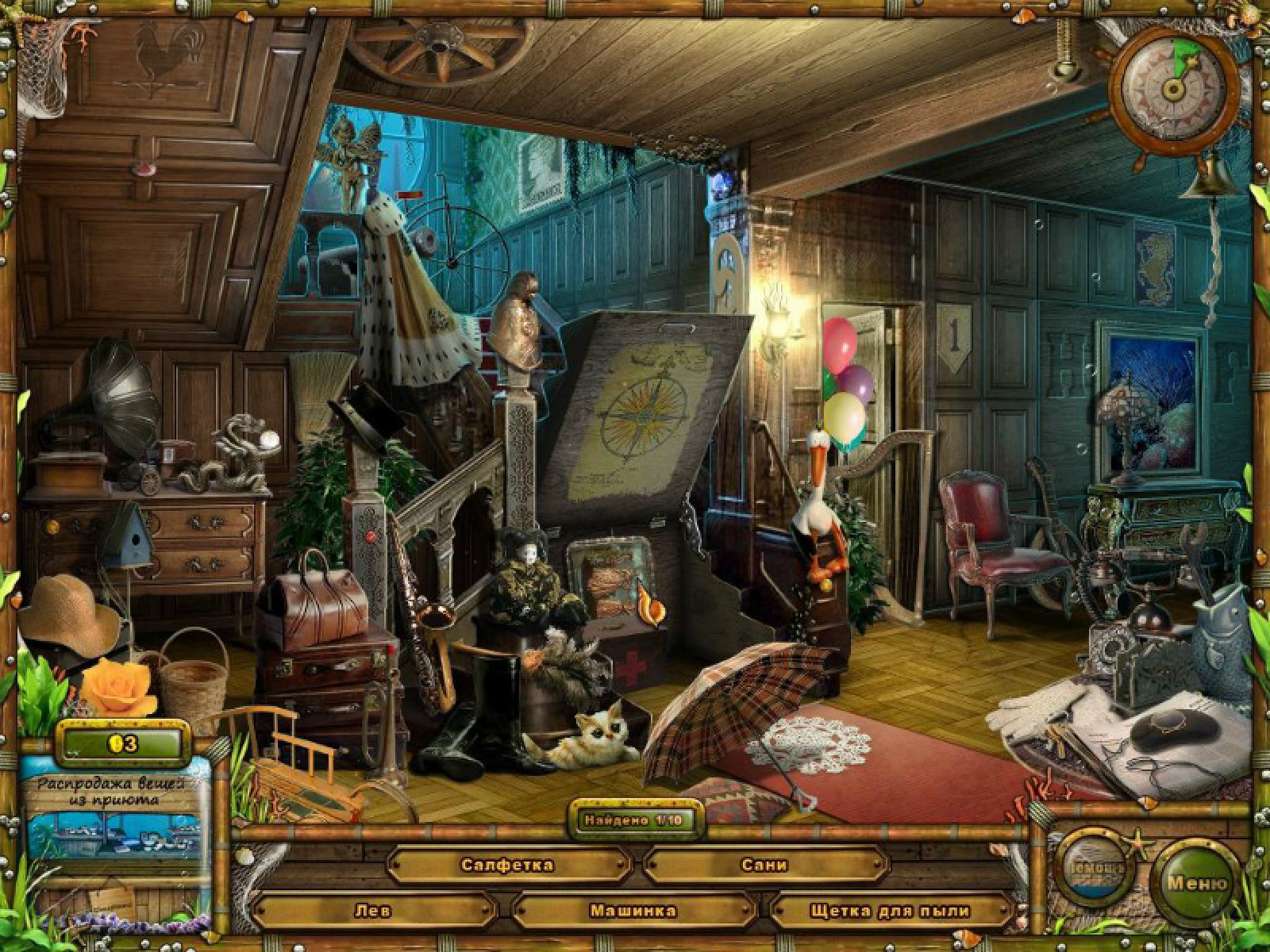The height and width of the screenshot is (952, 1270).
Task: Pick the Щетка для пыли item label
Action: click(890, 911)
